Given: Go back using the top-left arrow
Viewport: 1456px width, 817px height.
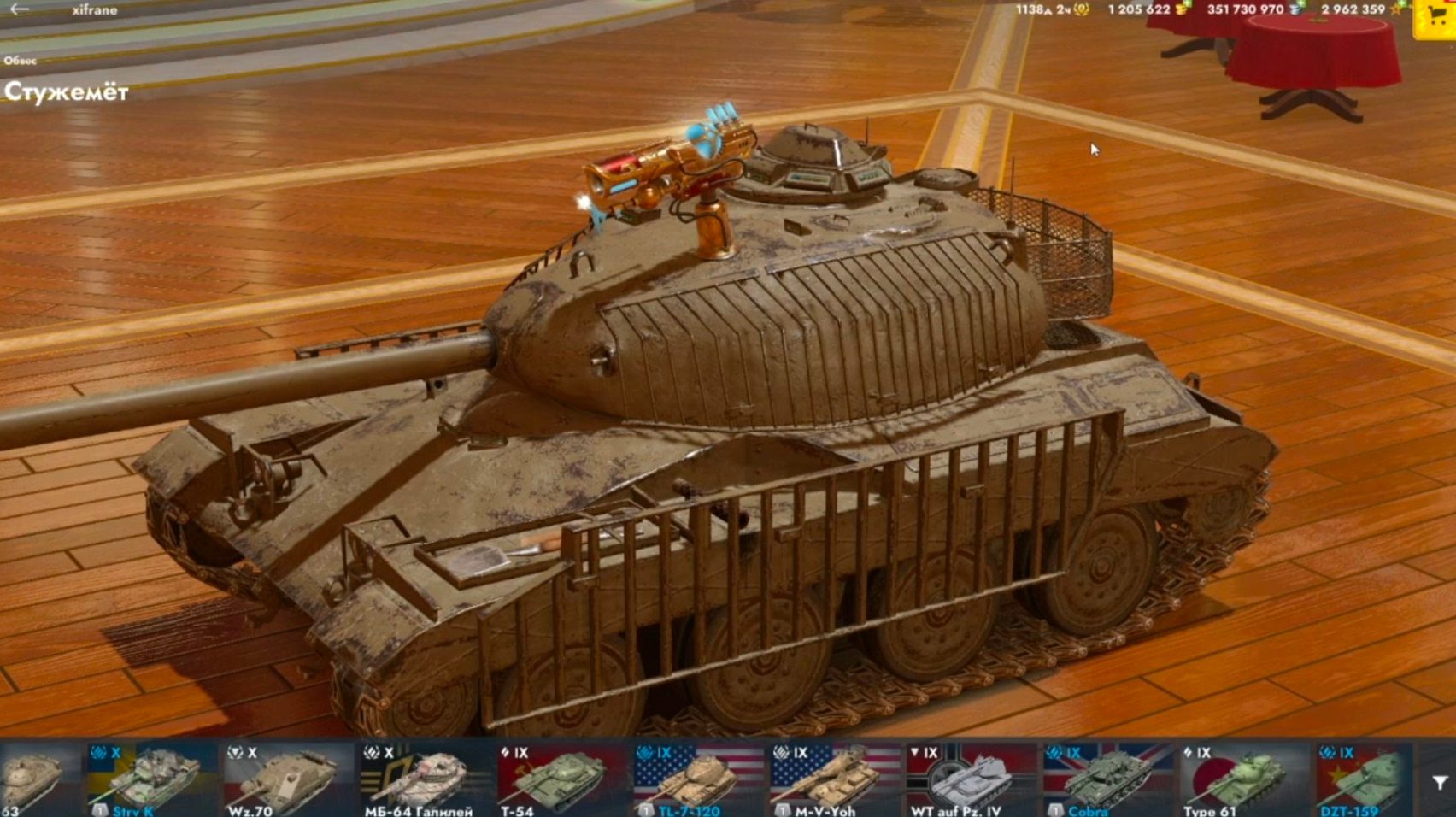Looking at the screenshot, I should [19, 9].
